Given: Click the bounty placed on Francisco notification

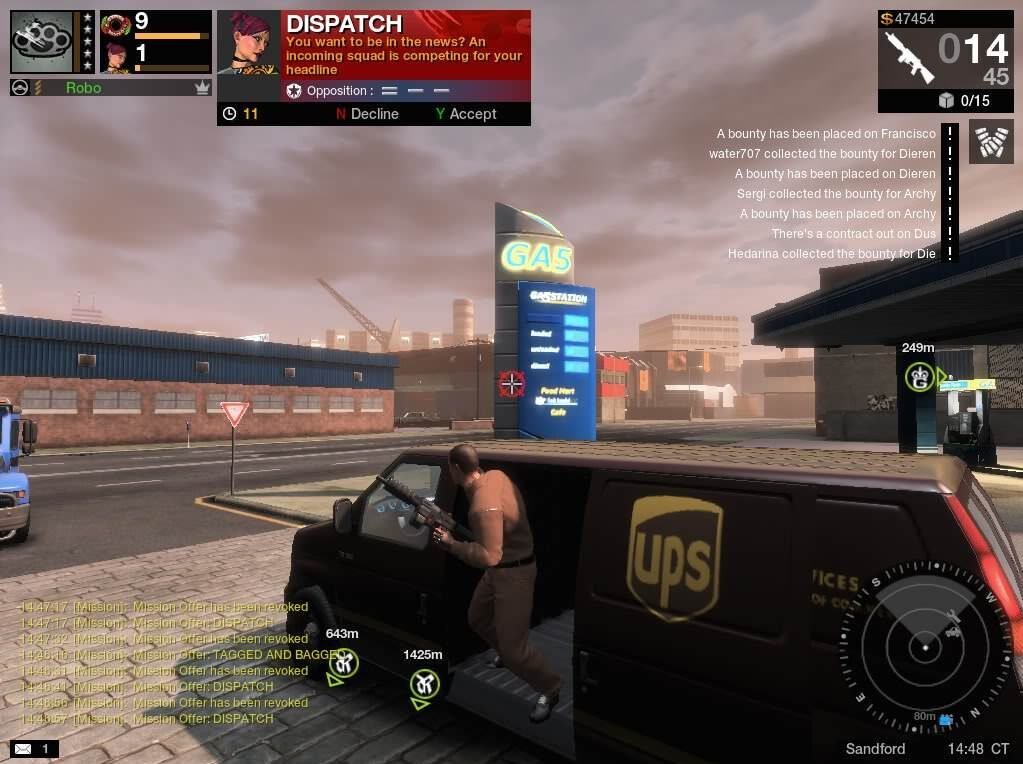Looking at the screenshot, I should (826, 134).
